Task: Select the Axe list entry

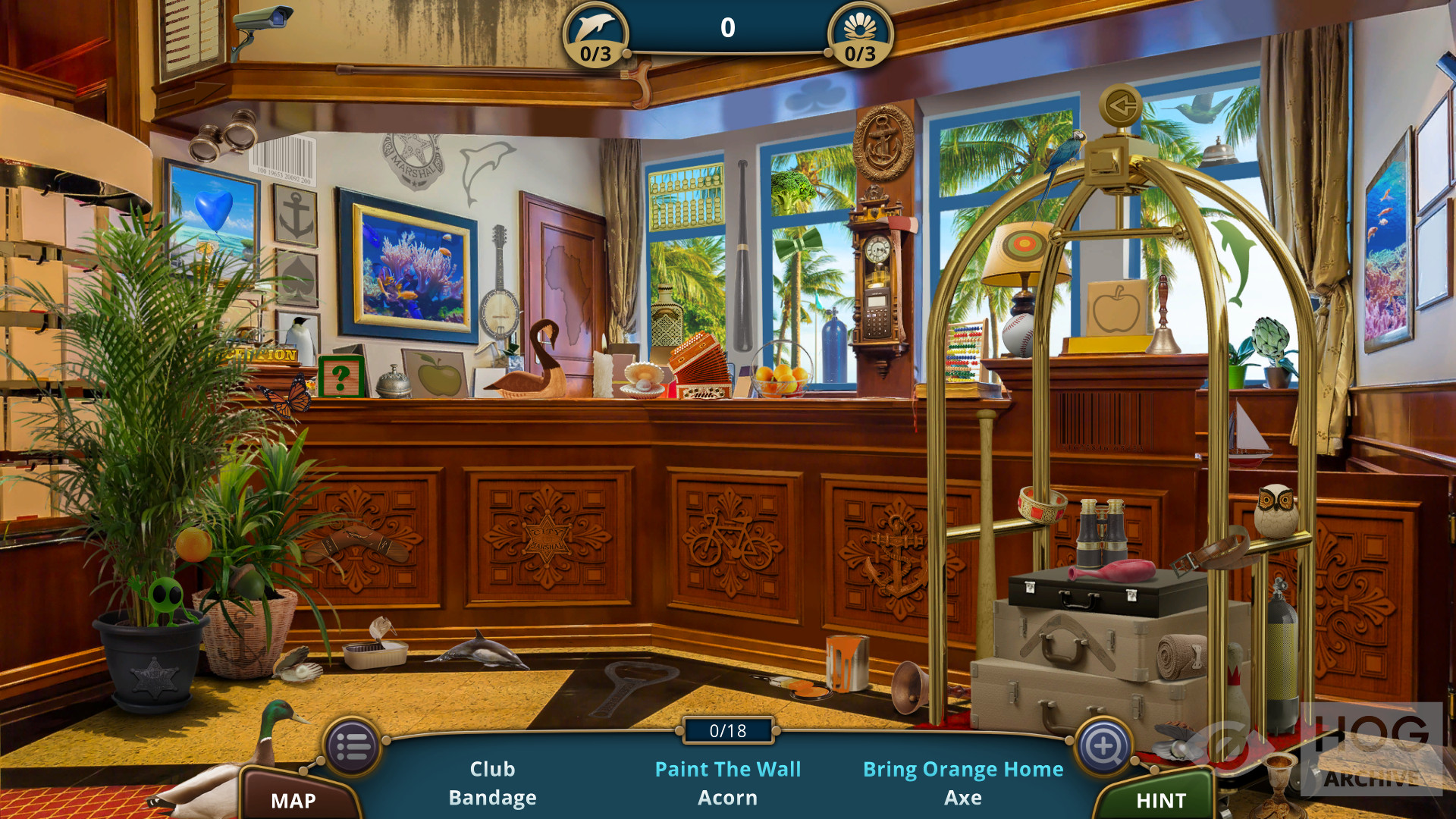Action: [963, 798]
